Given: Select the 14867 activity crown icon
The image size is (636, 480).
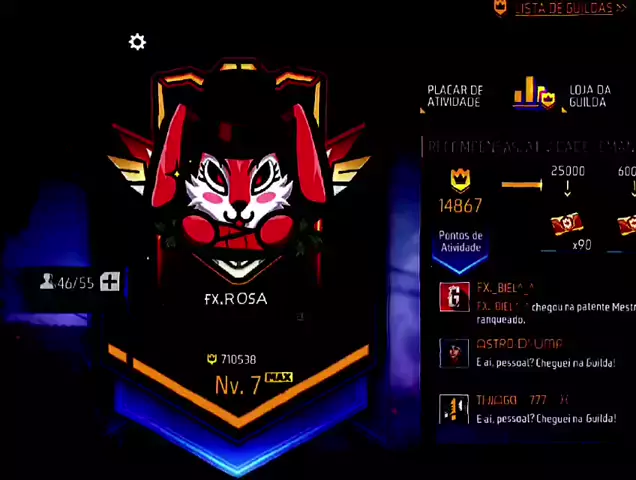Looking at the screenshot, I should click(x=460, y=180).
